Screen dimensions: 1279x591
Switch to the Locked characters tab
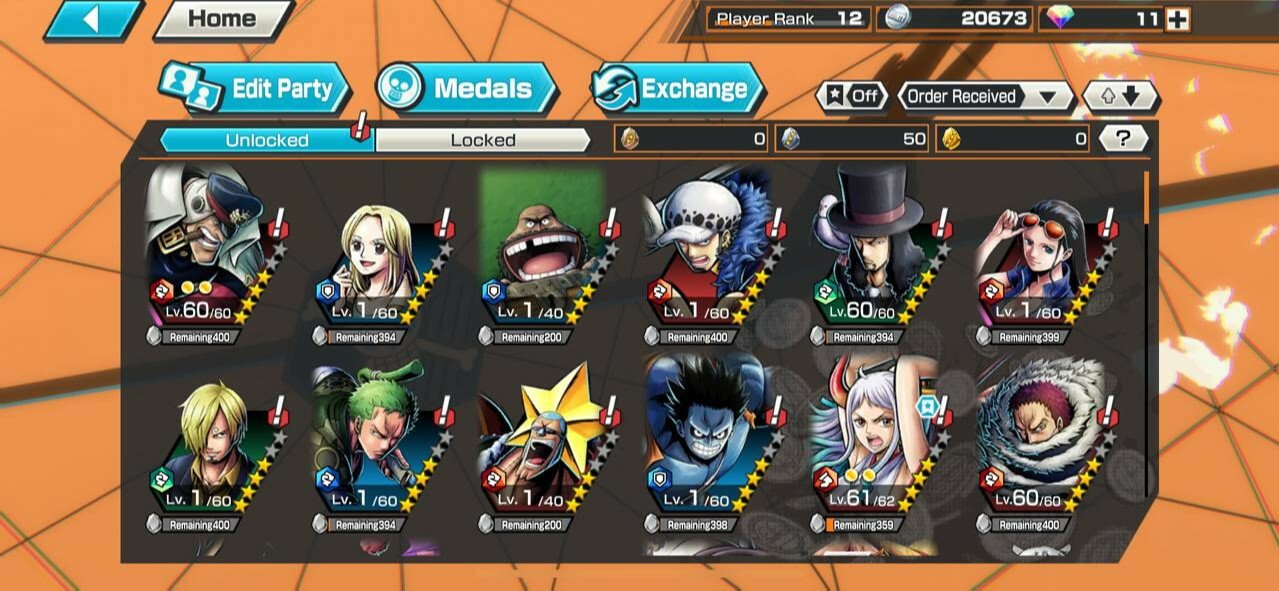pyautogui.click(x=482, y=140)
